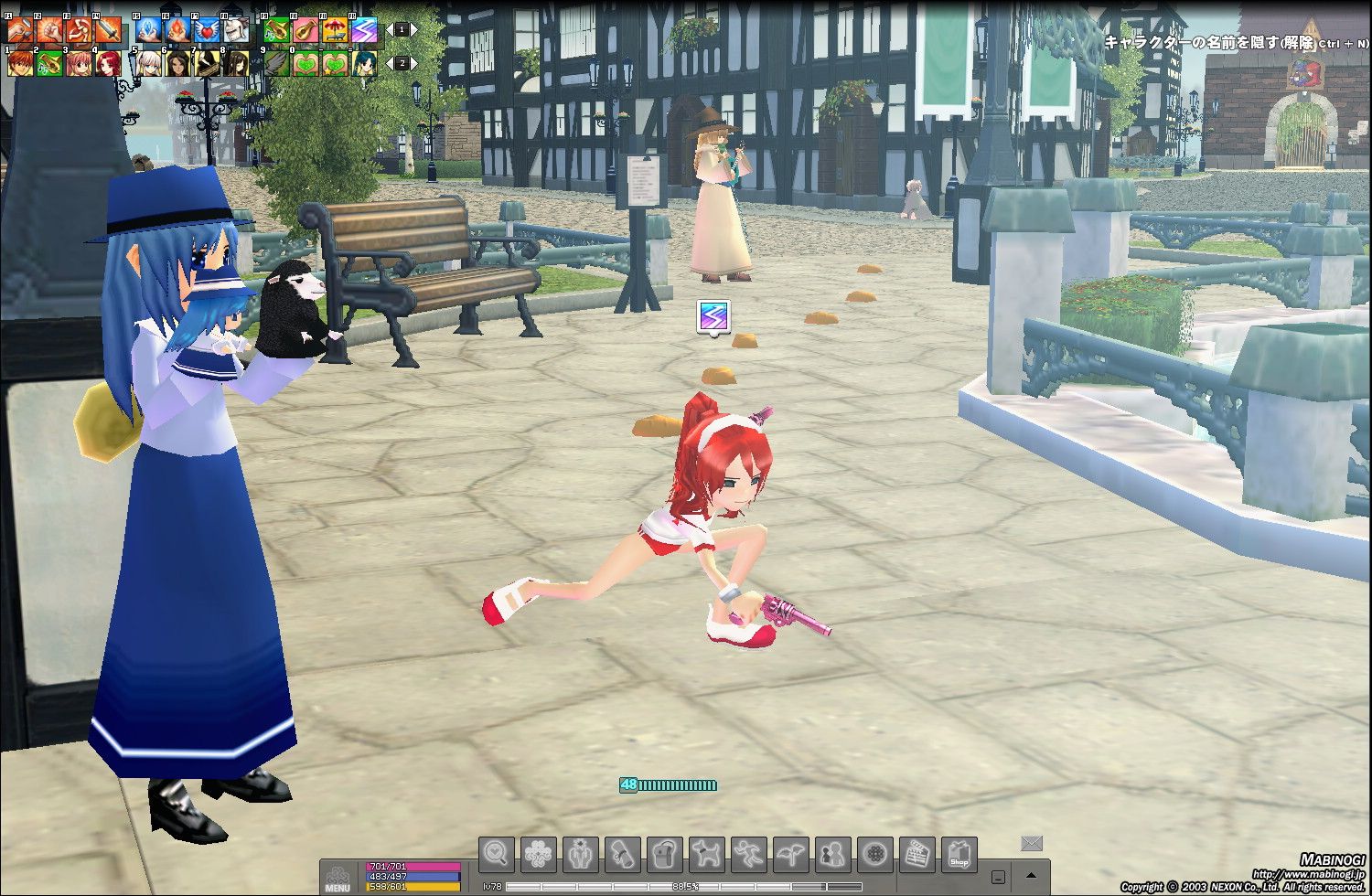
Task: Open the main MENU button
Action: (x=338, y=877)
